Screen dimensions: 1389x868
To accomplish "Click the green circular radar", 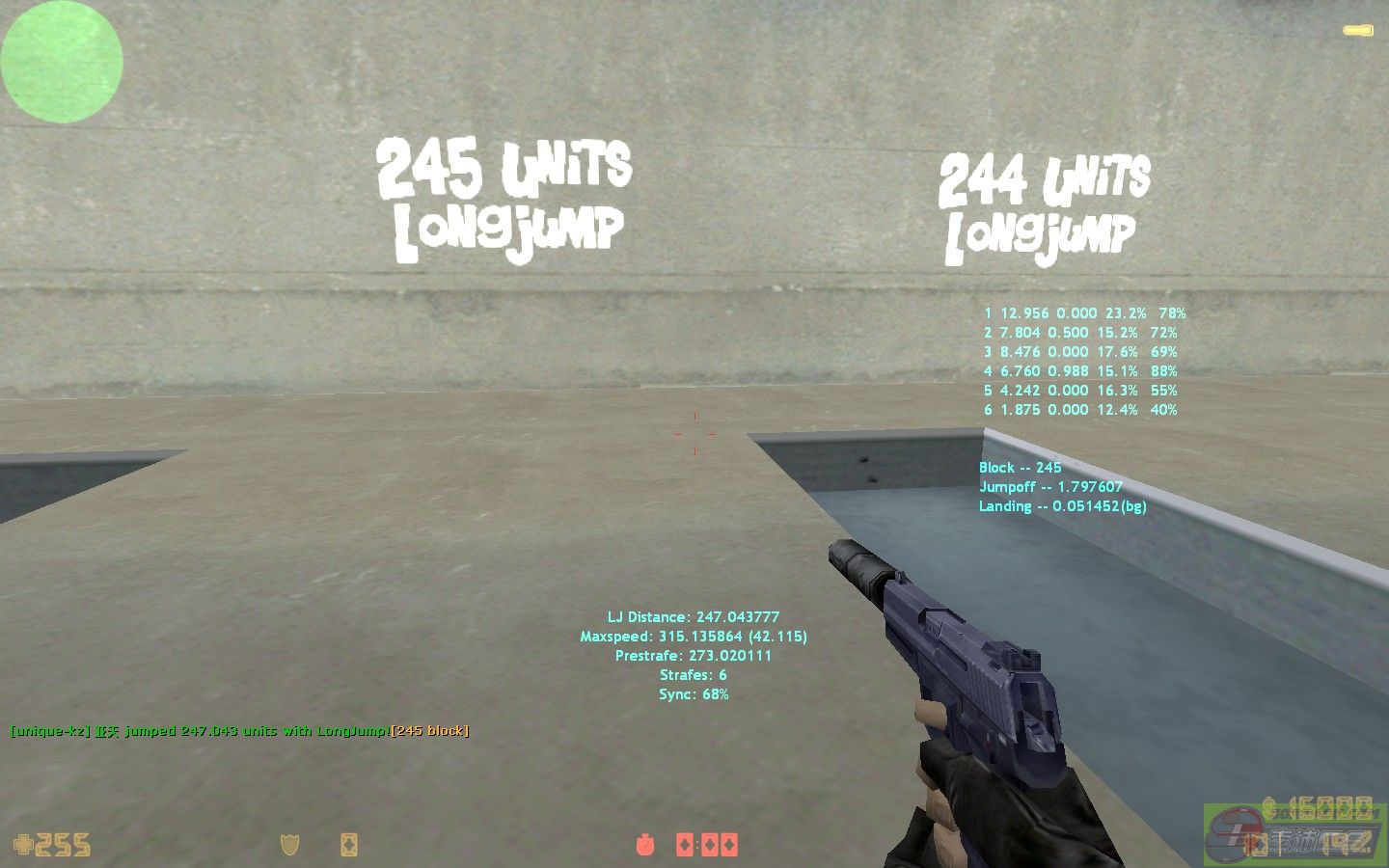I will (x=62, y=62).
